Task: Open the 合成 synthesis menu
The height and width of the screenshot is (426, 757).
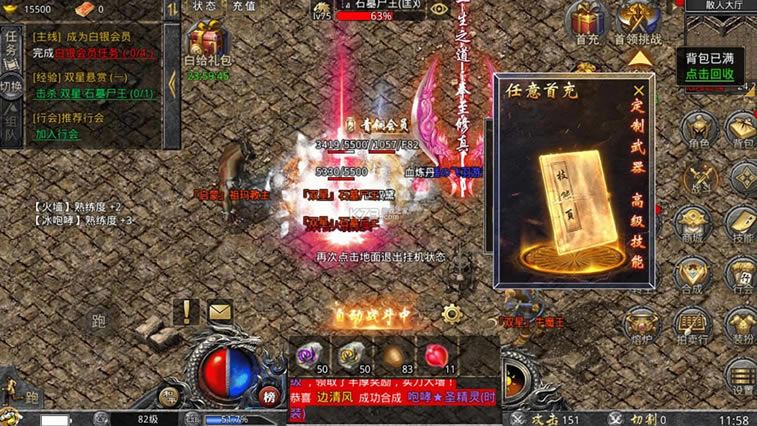Action: click(x=693, y=273)
